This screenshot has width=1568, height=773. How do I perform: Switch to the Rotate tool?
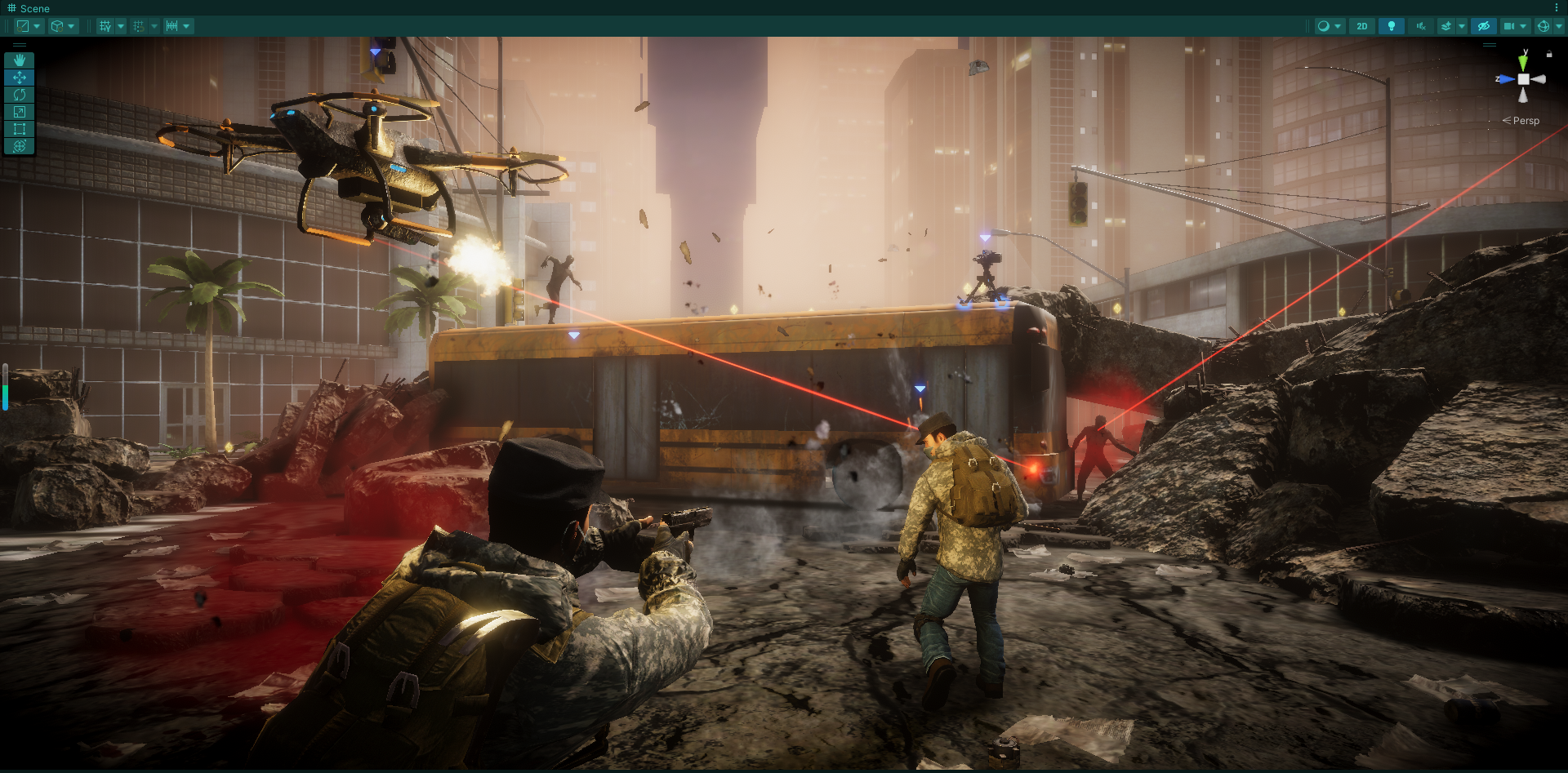20,95
